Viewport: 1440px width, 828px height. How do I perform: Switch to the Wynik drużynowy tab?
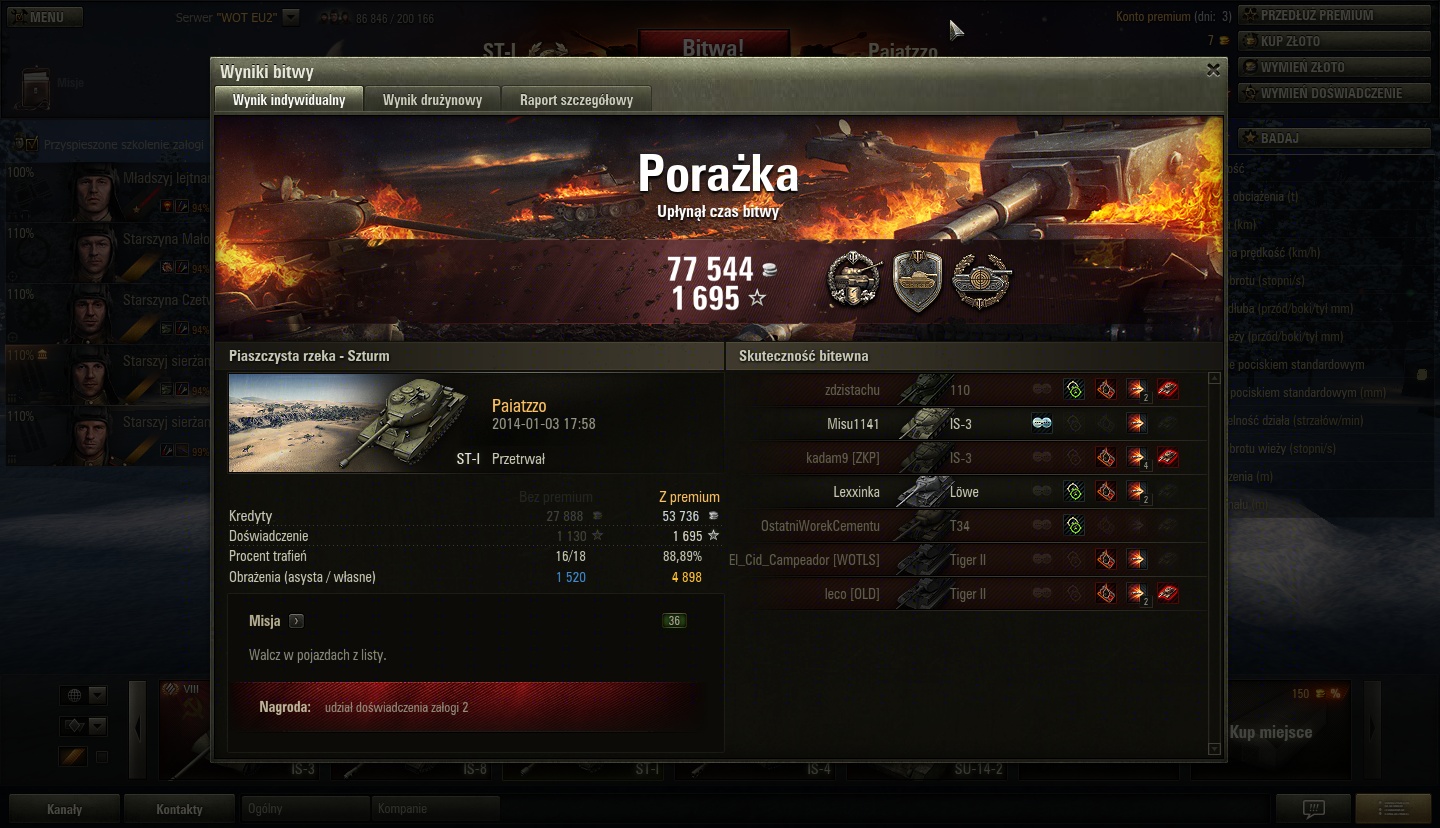pyautogui.click(x=432, y=100)
